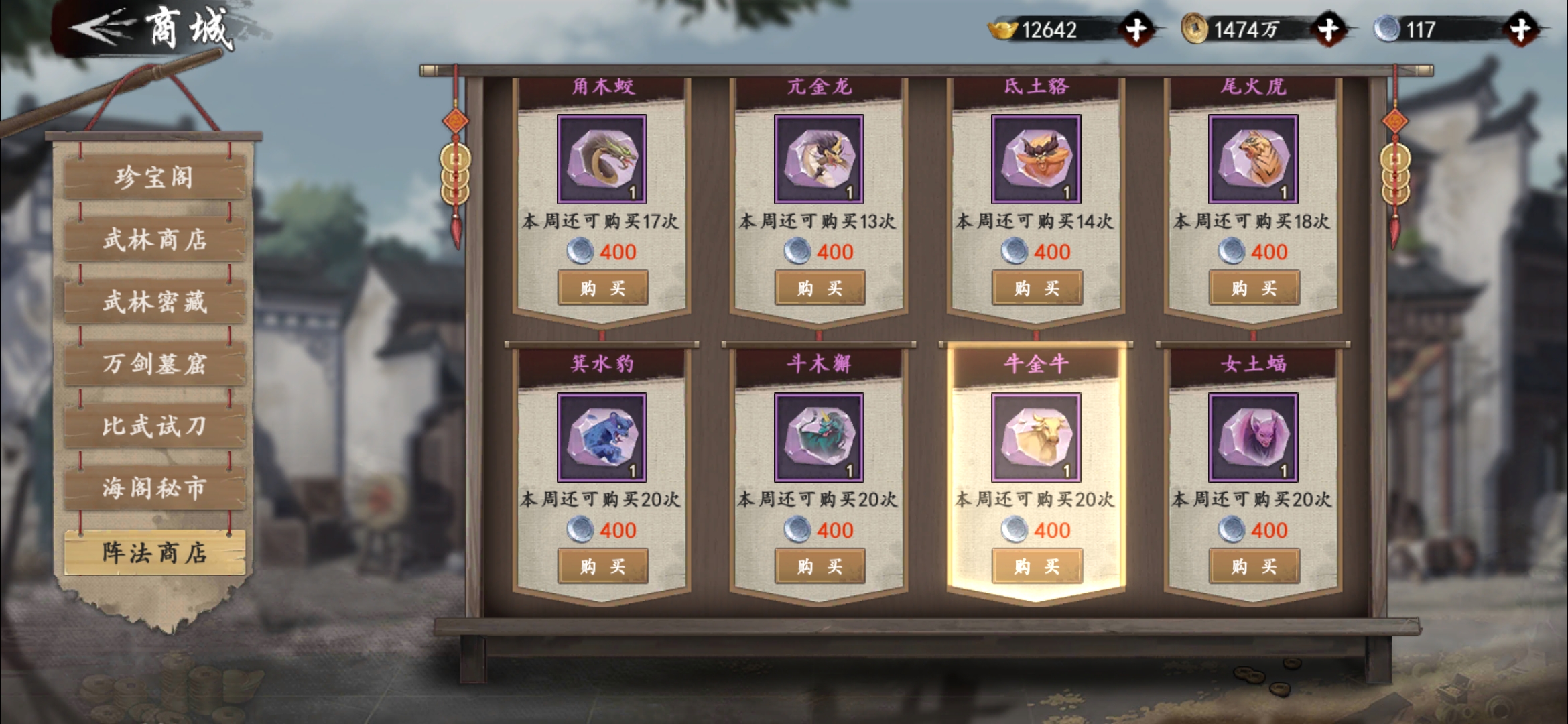Add silver tokens with plus button

[1520, 29]
